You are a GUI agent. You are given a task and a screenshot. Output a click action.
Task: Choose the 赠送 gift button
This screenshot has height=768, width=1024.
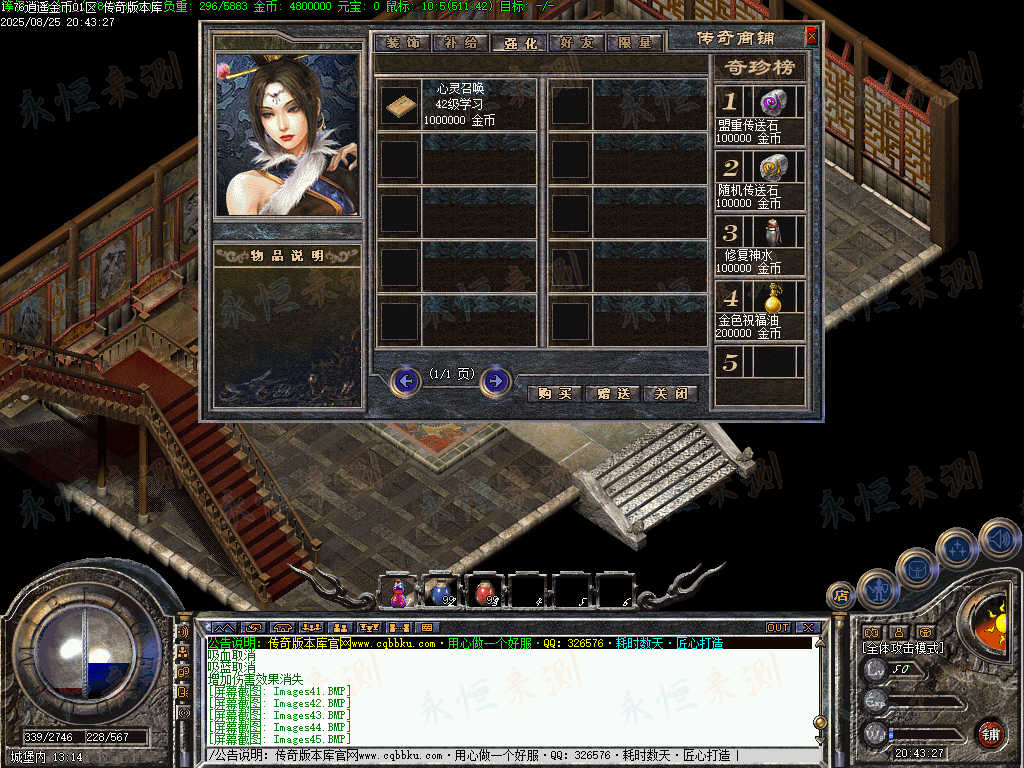612,393
